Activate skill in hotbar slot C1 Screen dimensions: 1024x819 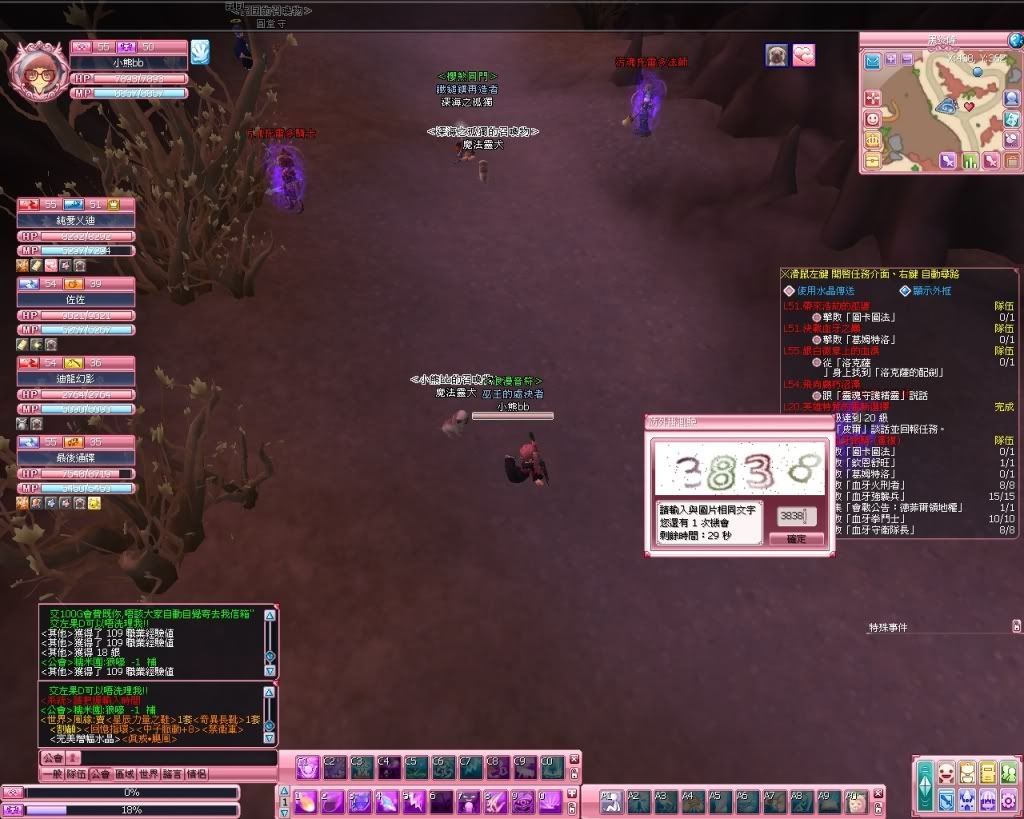click(307, 767)
